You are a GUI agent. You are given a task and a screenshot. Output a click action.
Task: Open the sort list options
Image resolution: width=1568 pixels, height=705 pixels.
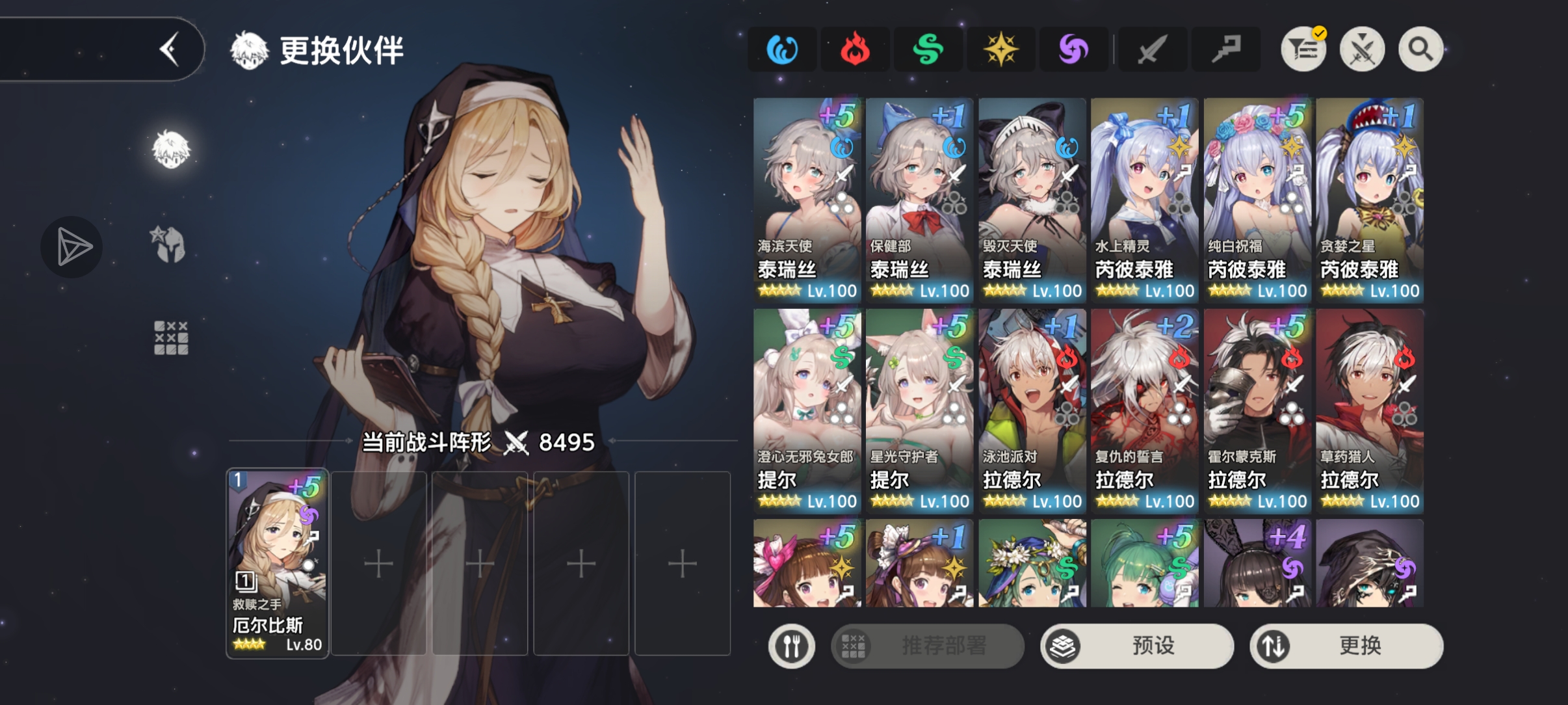(1303, 49)
